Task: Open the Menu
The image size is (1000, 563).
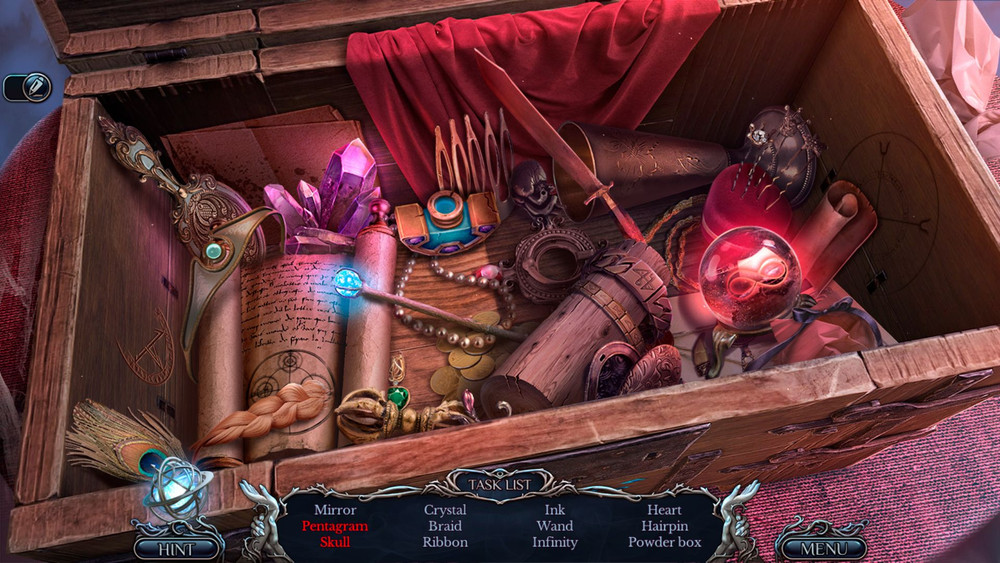Action: click(824, 548)
